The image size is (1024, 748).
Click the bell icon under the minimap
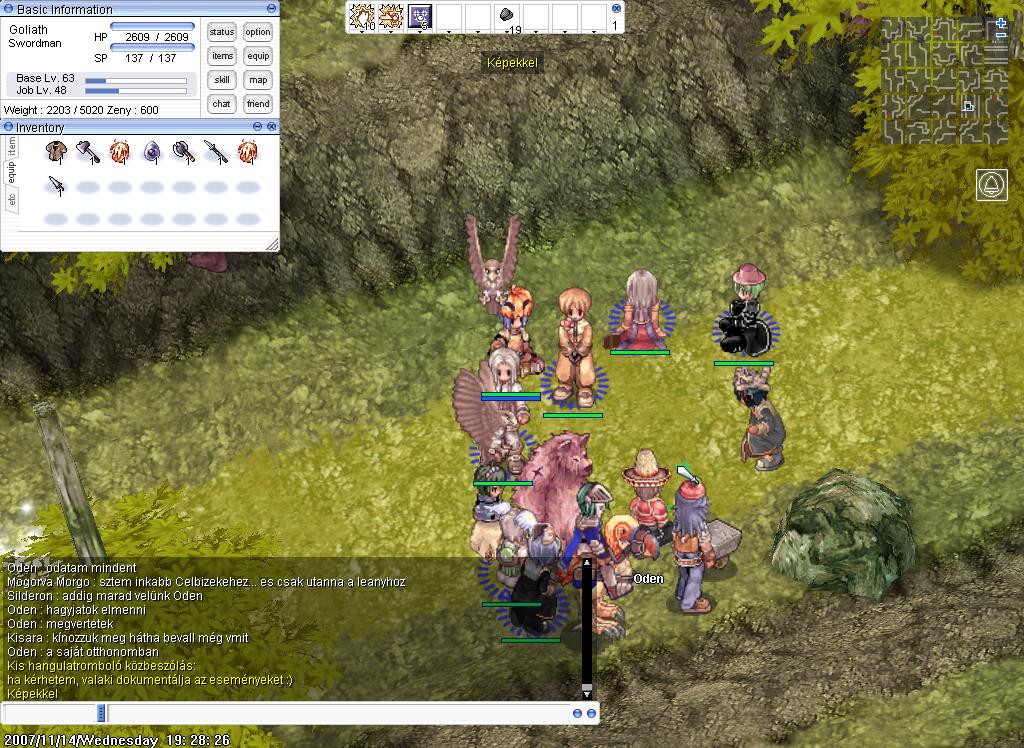click(x=992, y=185)
